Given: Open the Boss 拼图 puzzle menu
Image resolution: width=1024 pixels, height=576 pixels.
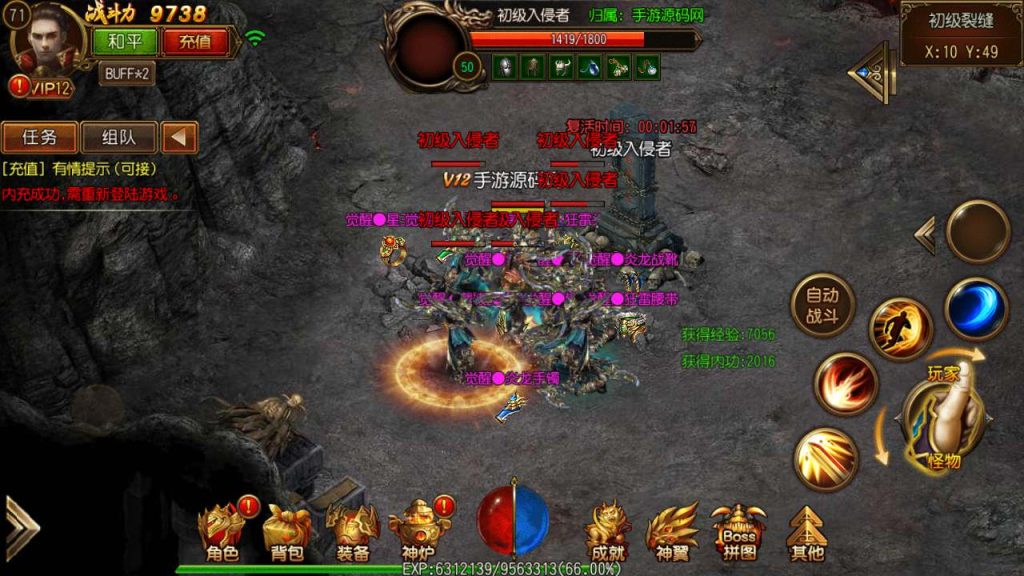Looking at the screenshot, I should 739,532.
